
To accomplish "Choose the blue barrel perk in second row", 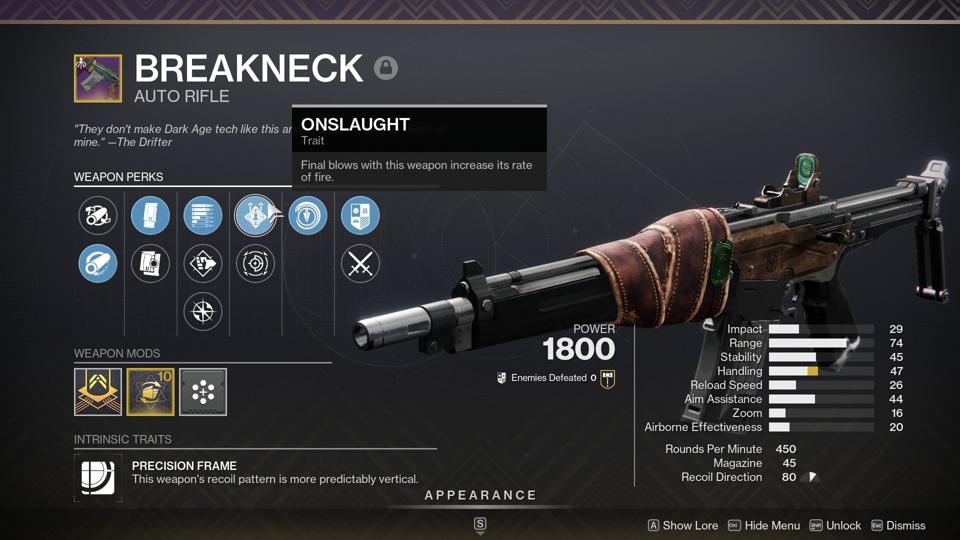I will point(98,264).
